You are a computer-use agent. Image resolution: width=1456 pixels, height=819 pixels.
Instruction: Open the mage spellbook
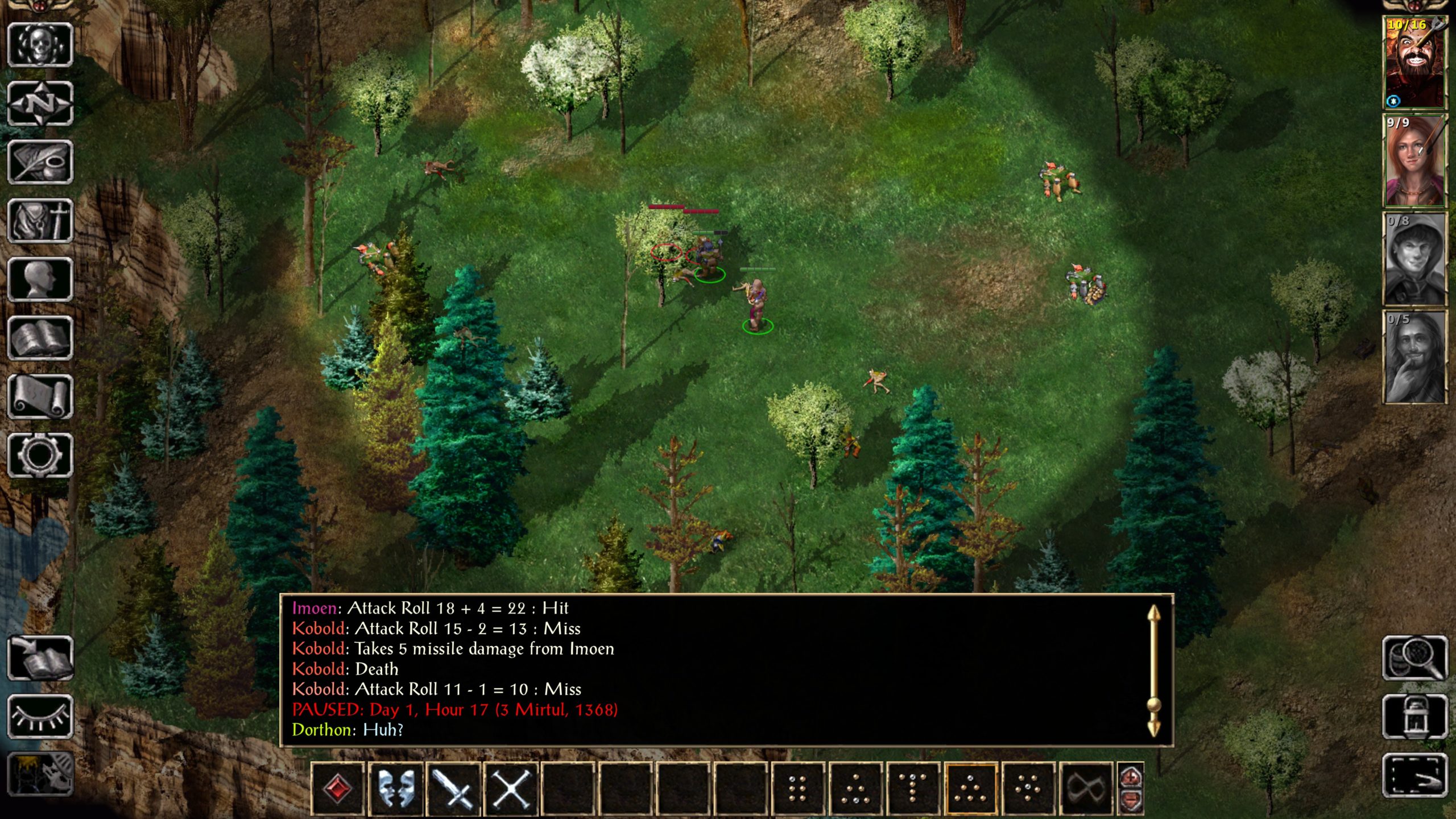tap(40, 338)
